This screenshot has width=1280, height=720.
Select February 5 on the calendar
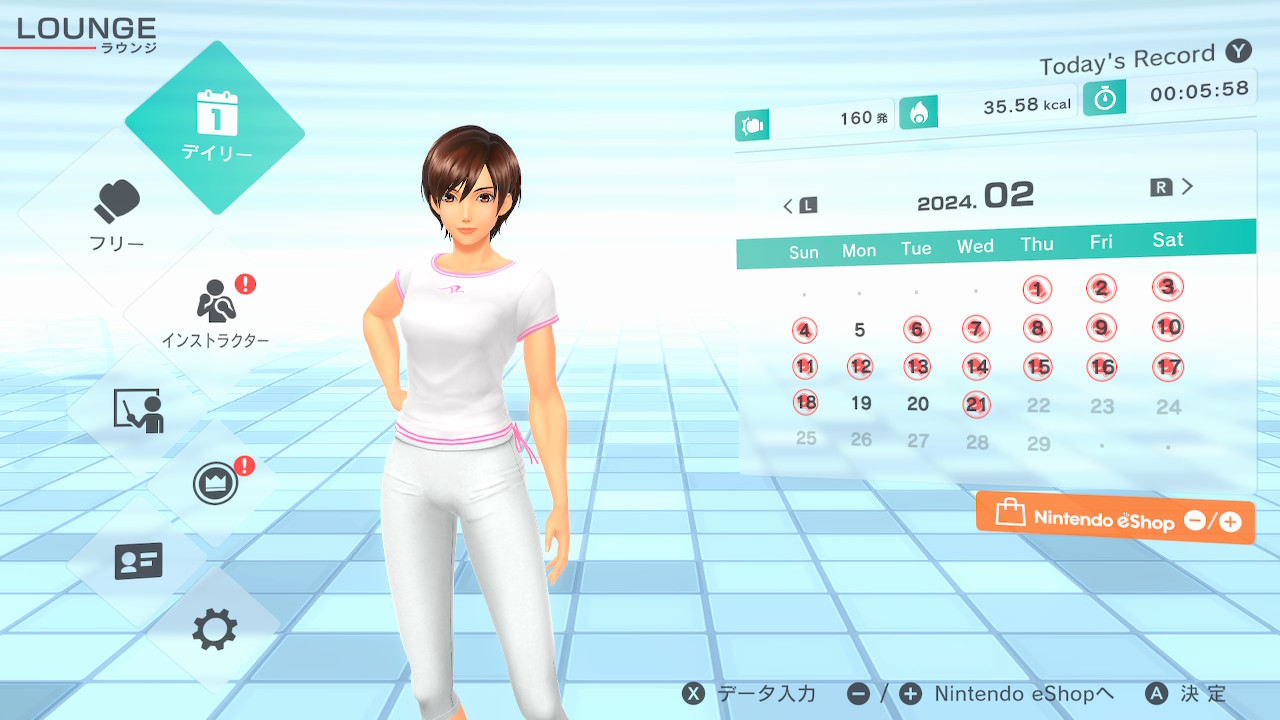tap(860, 330)
